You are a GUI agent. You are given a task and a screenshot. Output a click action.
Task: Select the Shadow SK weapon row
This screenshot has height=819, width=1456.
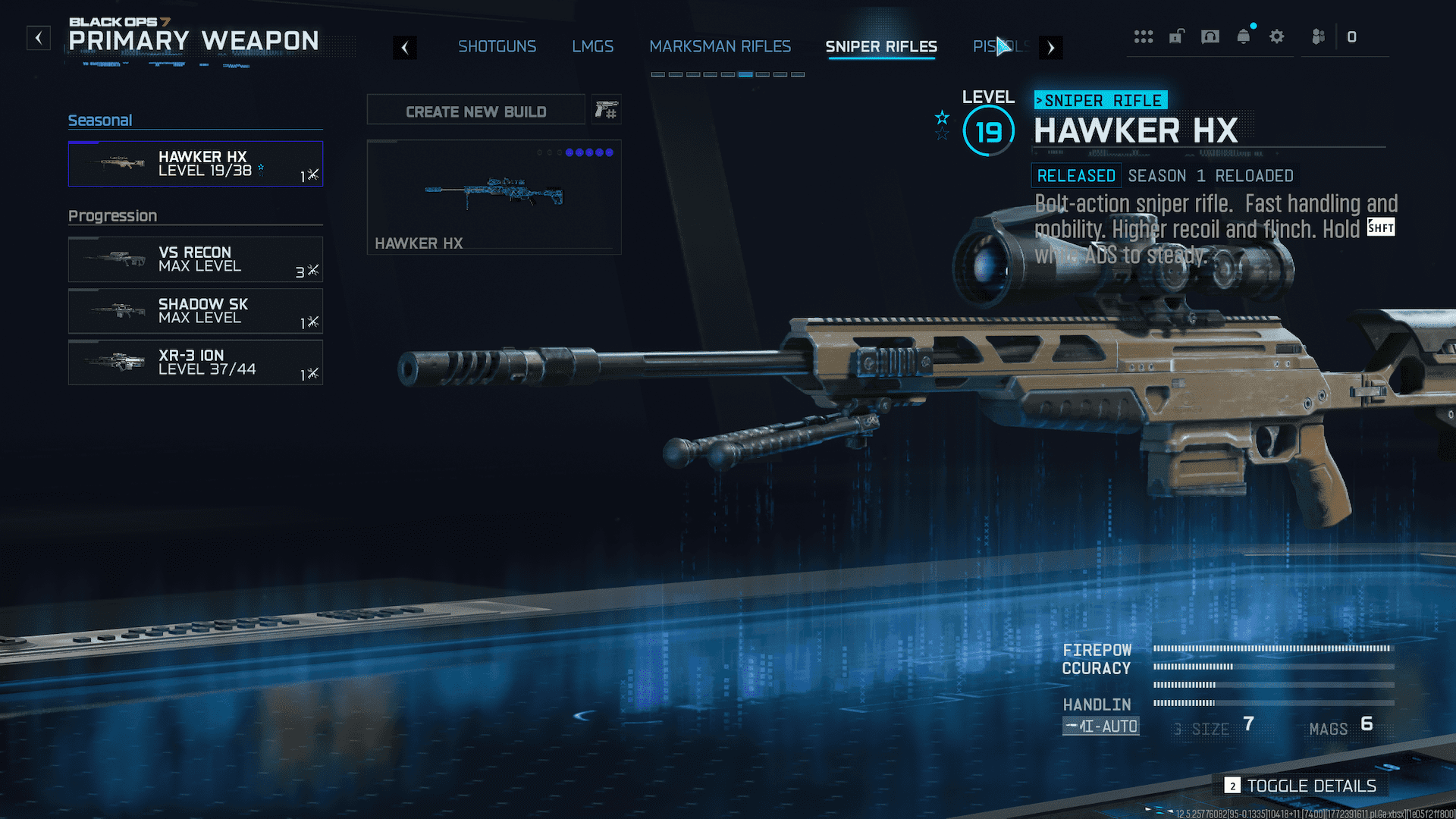tap(195, 311)
